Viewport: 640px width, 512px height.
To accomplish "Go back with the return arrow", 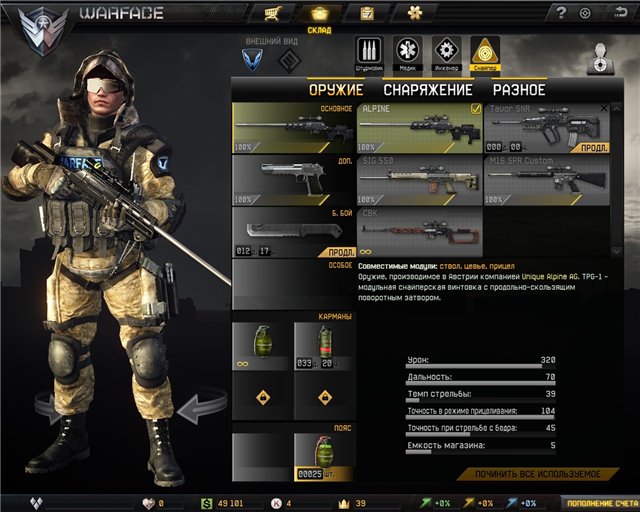I will pos(610,13).
